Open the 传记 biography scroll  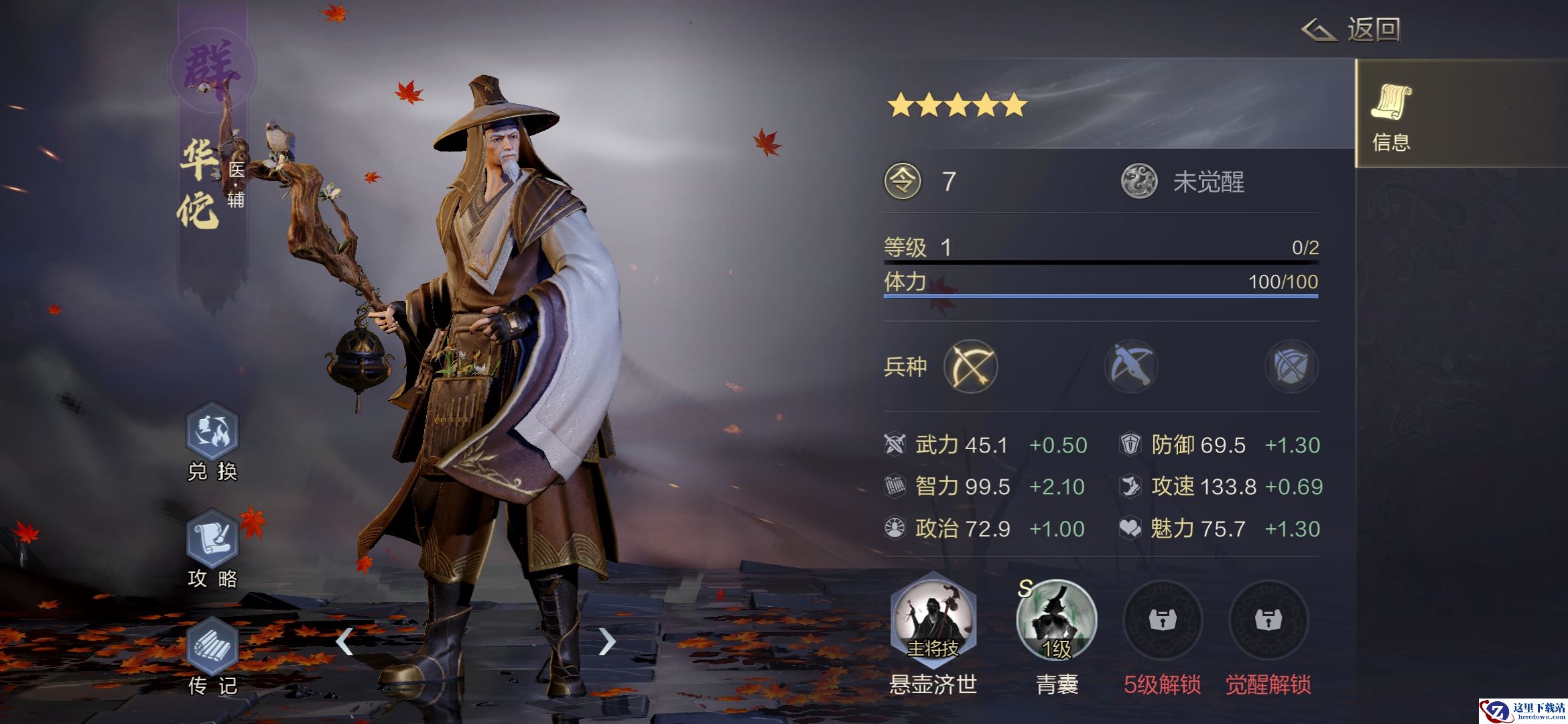tap(212, 646)
